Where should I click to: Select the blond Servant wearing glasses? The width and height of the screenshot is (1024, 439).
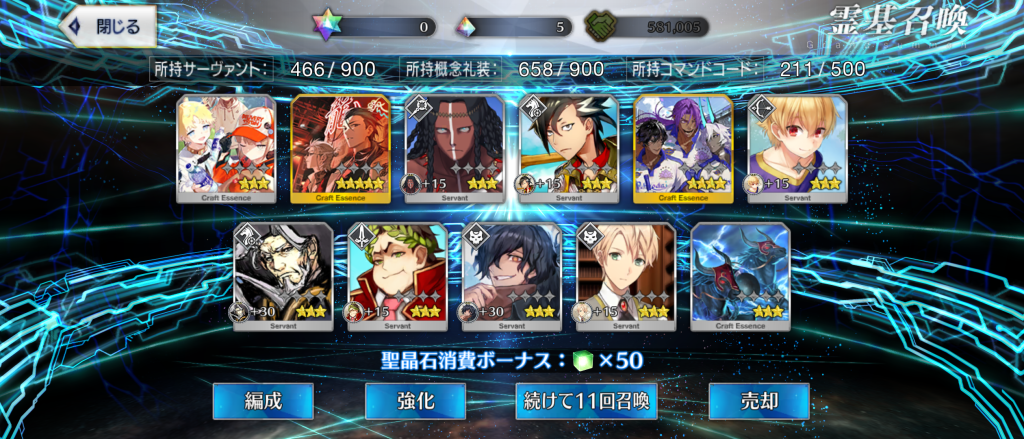click(626, 276)
